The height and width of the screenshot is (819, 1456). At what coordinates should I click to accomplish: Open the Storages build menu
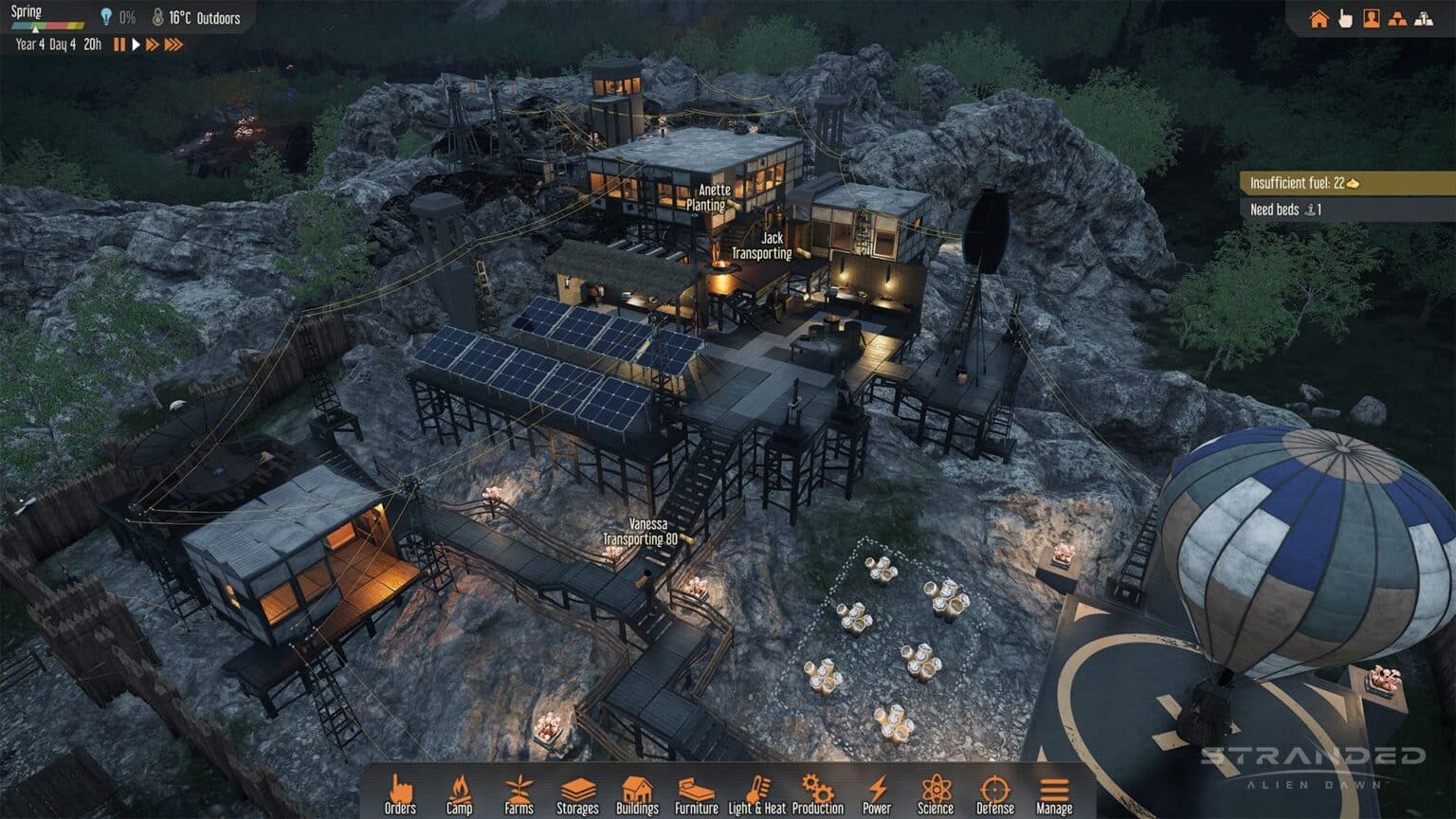[577, 794]
